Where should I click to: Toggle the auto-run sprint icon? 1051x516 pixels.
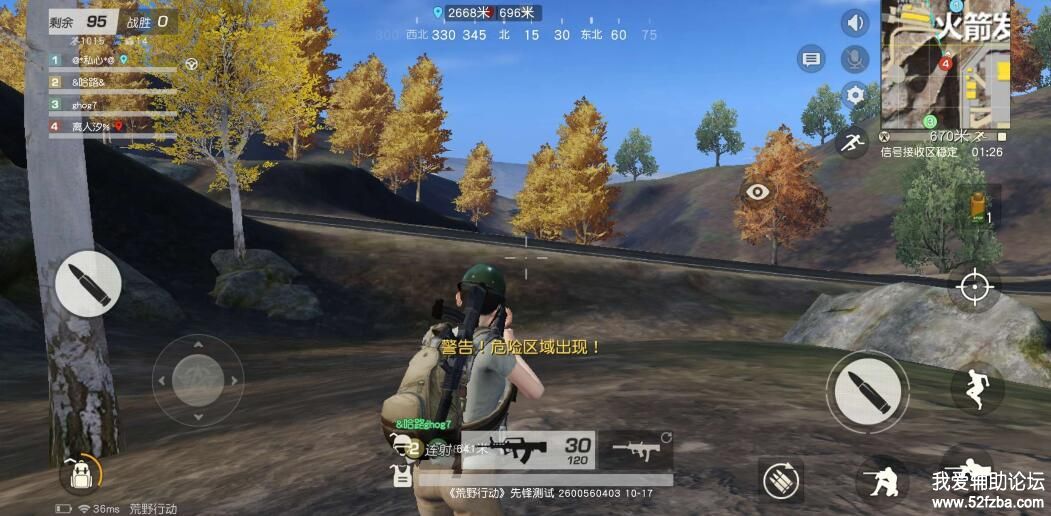pos(853,142)
